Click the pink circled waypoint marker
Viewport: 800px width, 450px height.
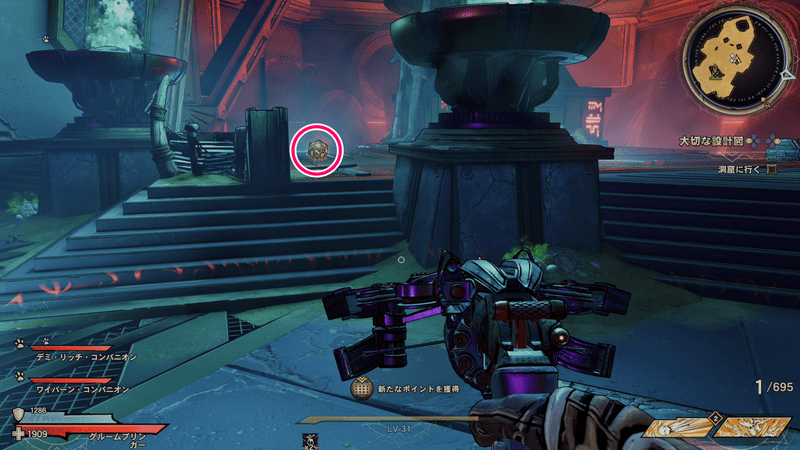point(317,150)
